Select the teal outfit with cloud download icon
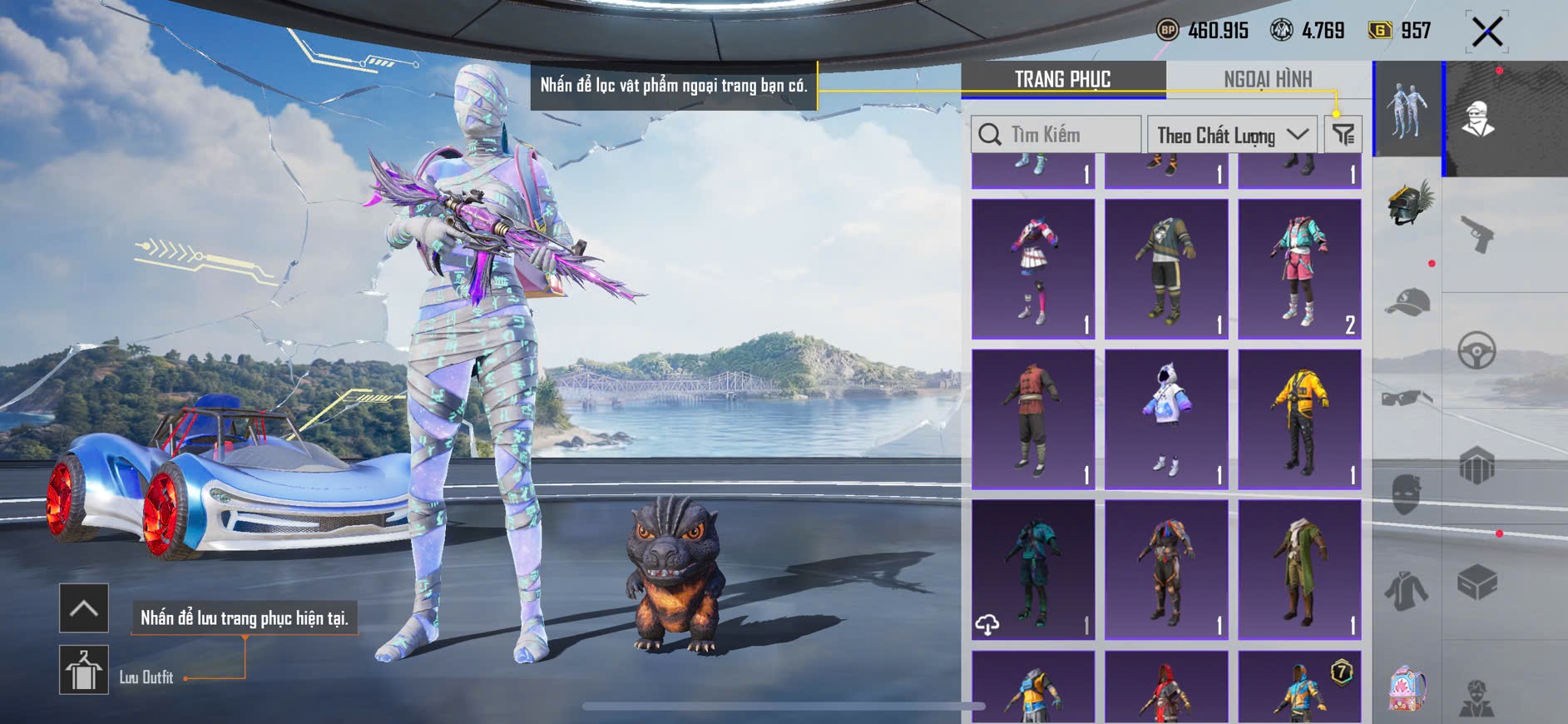1568x724 pixels. coord(1033,569)
